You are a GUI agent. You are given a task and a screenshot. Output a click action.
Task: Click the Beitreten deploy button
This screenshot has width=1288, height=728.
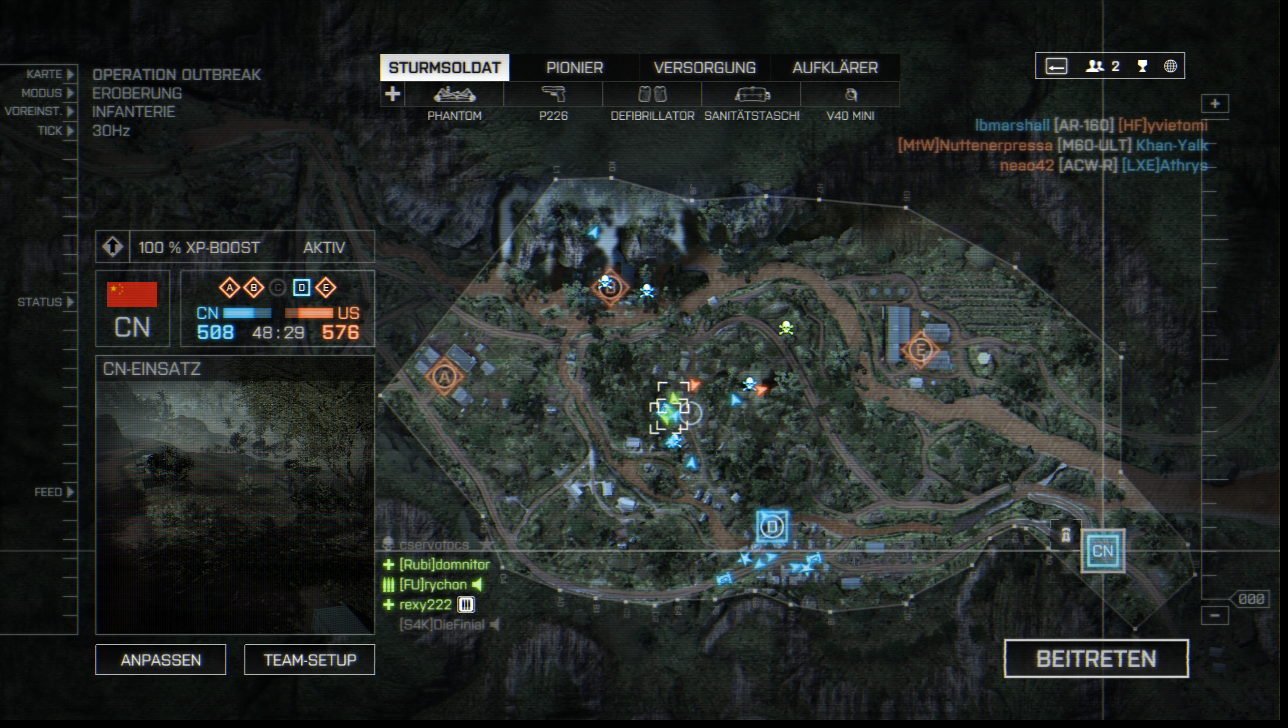[1096, 659]
